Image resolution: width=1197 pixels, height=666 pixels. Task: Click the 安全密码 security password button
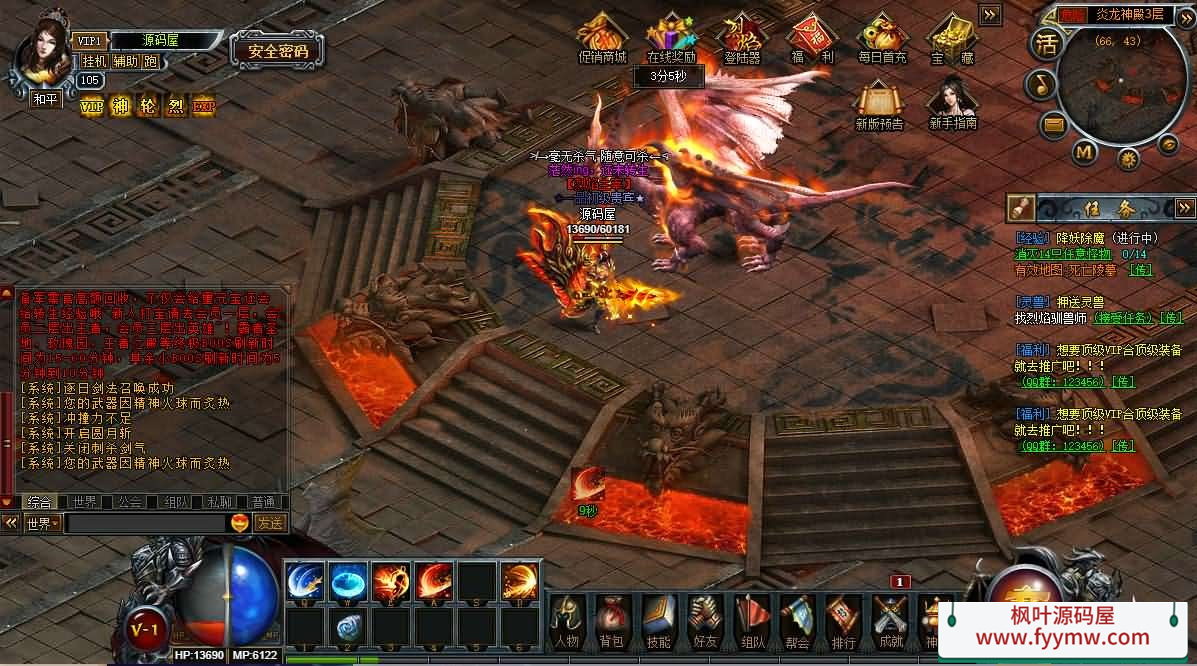(x=277, y=51)
